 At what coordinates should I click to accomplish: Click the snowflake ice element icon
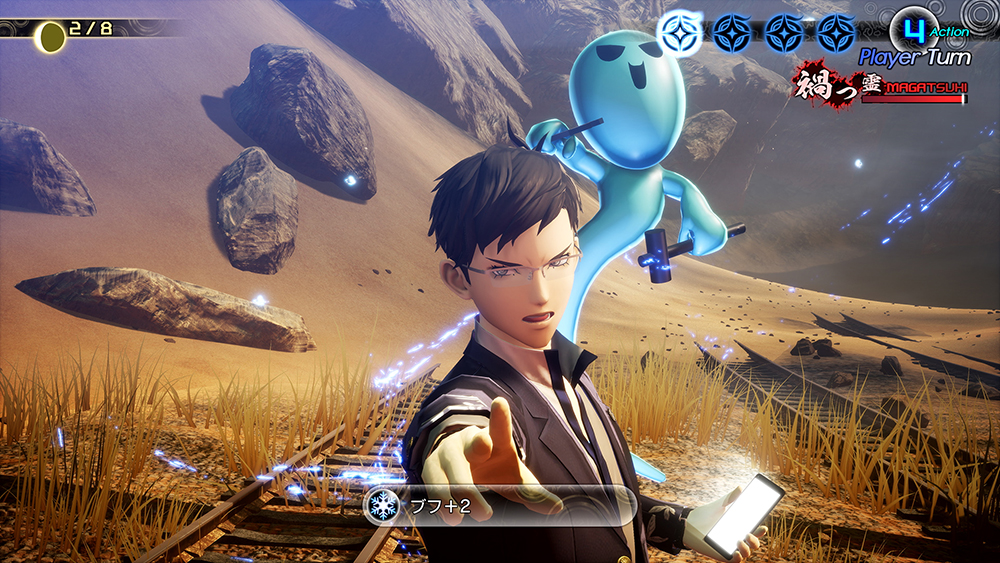tap(381, 507)
